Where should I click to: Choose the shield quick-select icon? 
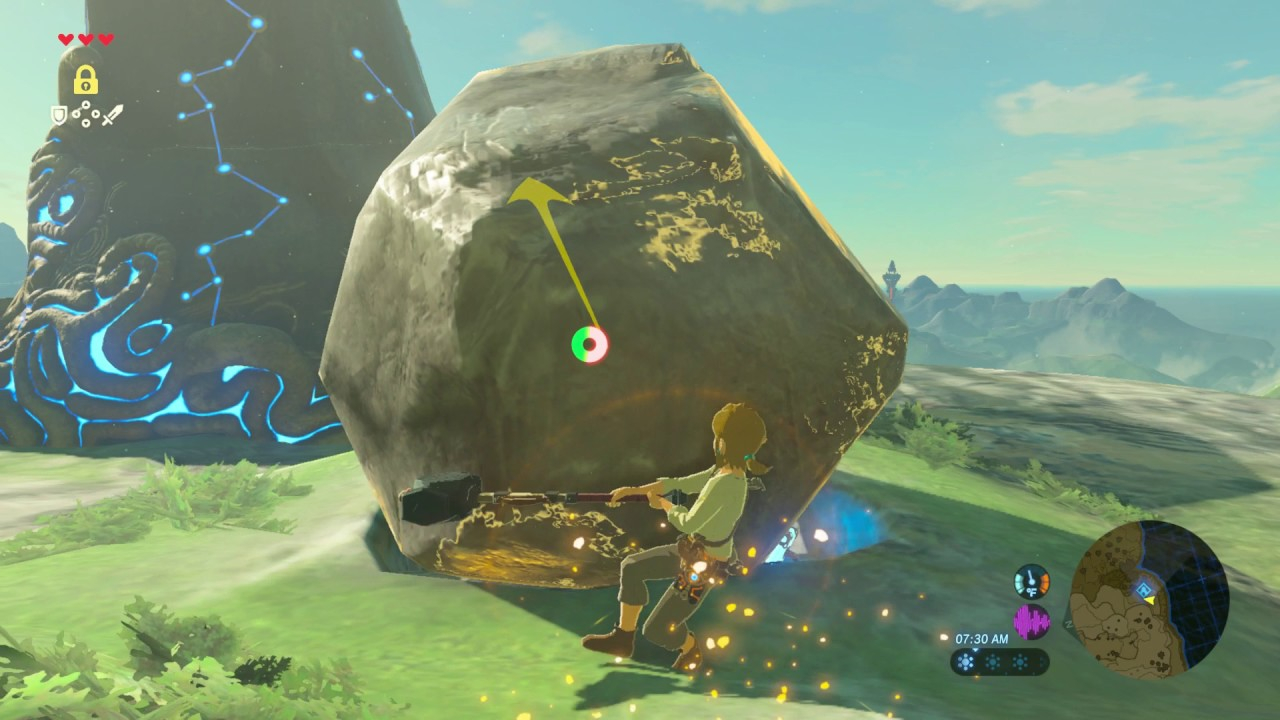(60, 115)
